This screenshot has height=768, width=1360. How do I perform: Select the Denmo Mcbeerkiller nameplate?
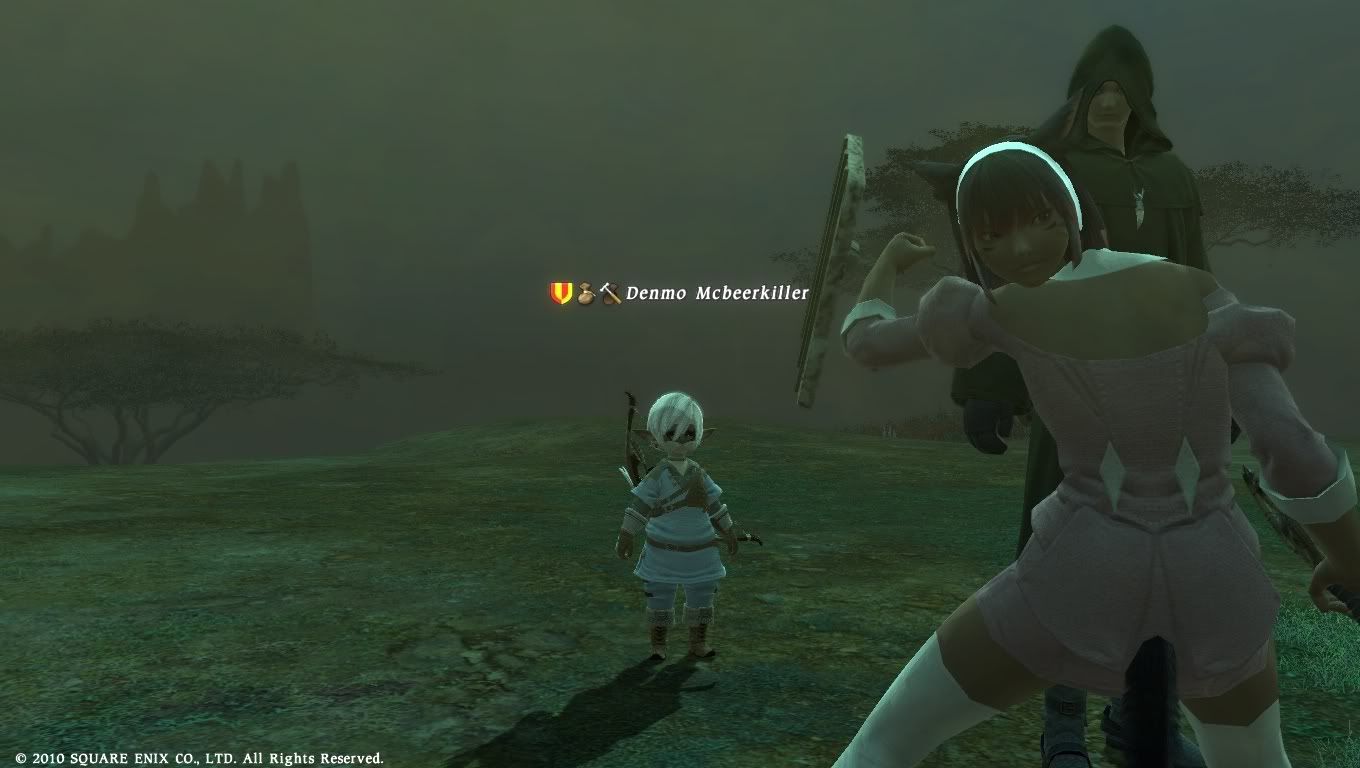tap(716, 293)
